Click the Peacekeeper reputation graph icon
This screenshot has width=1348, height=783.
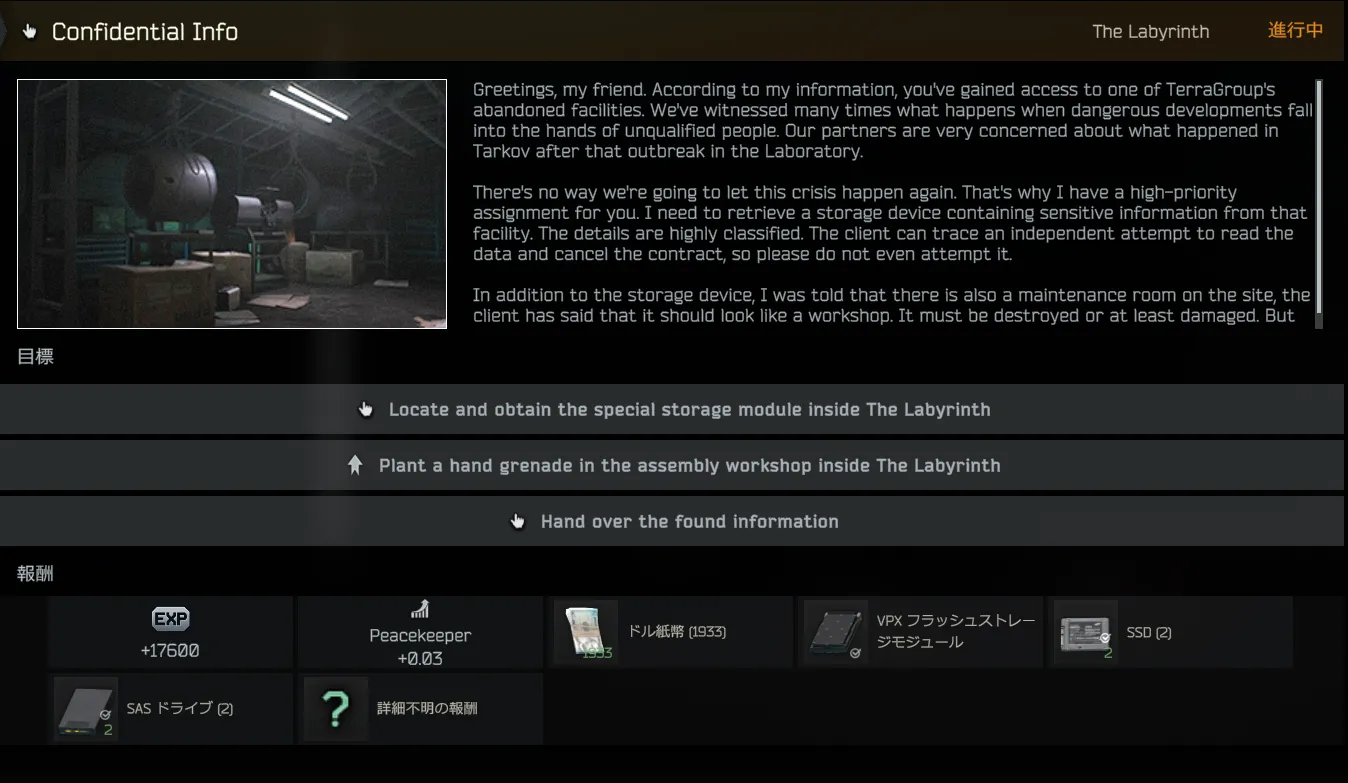pyautogui.click(x=419, y=608)
